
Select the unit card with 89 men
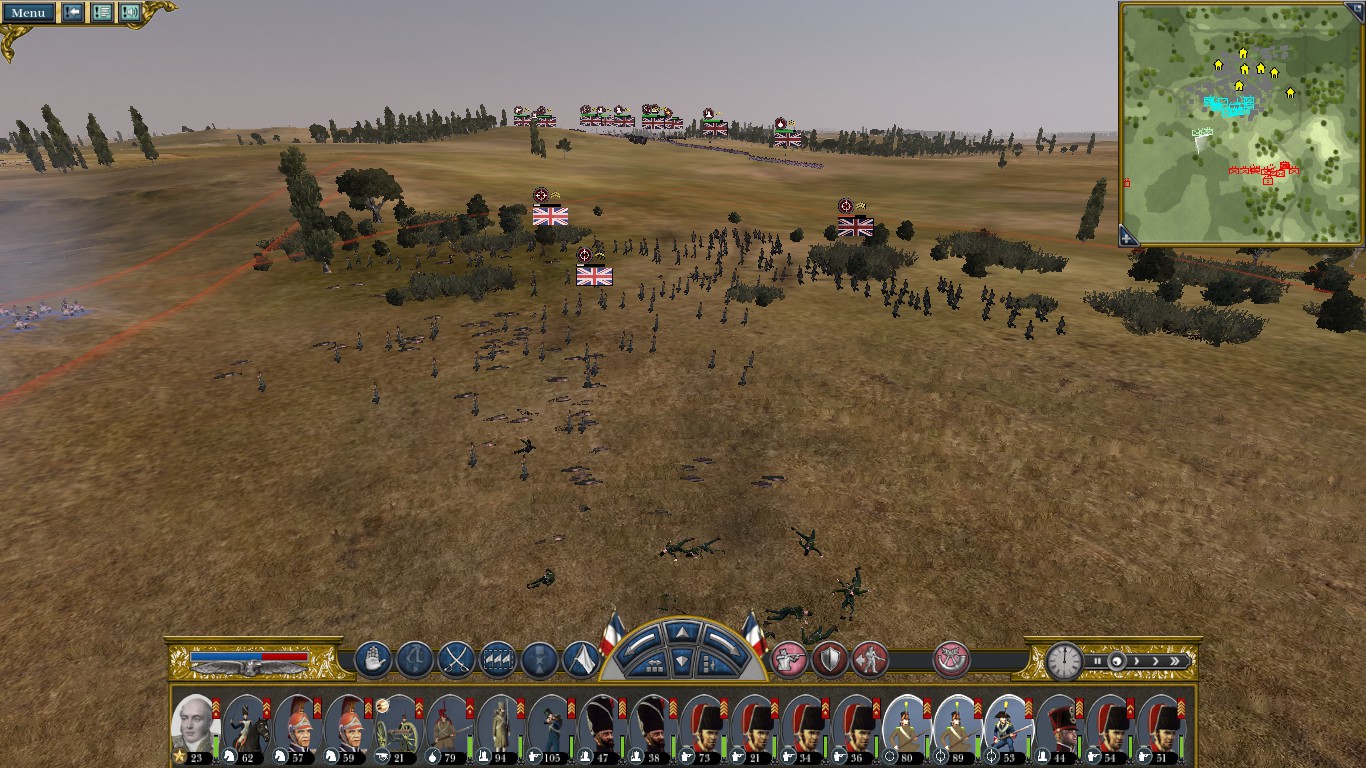(957, 728)
